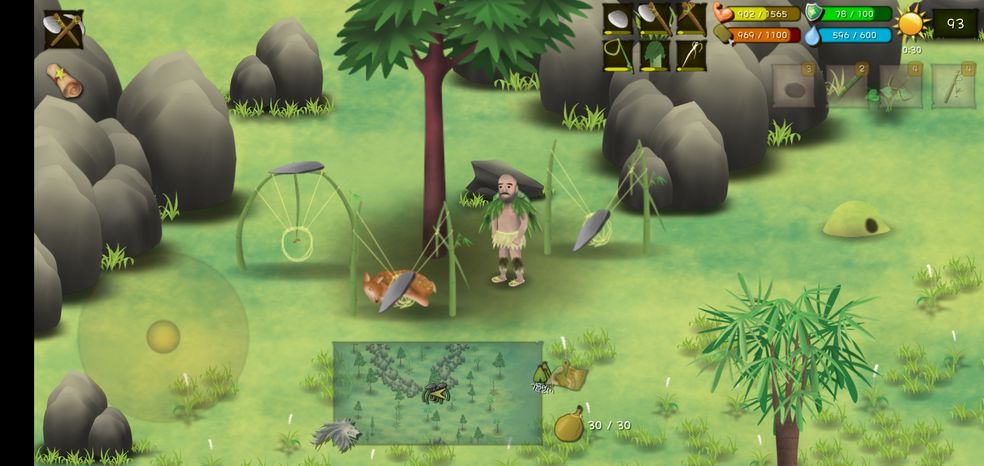Open the crafting menu with crossed tools
Screen dimensions: 984x466
[x=64, y=29]
